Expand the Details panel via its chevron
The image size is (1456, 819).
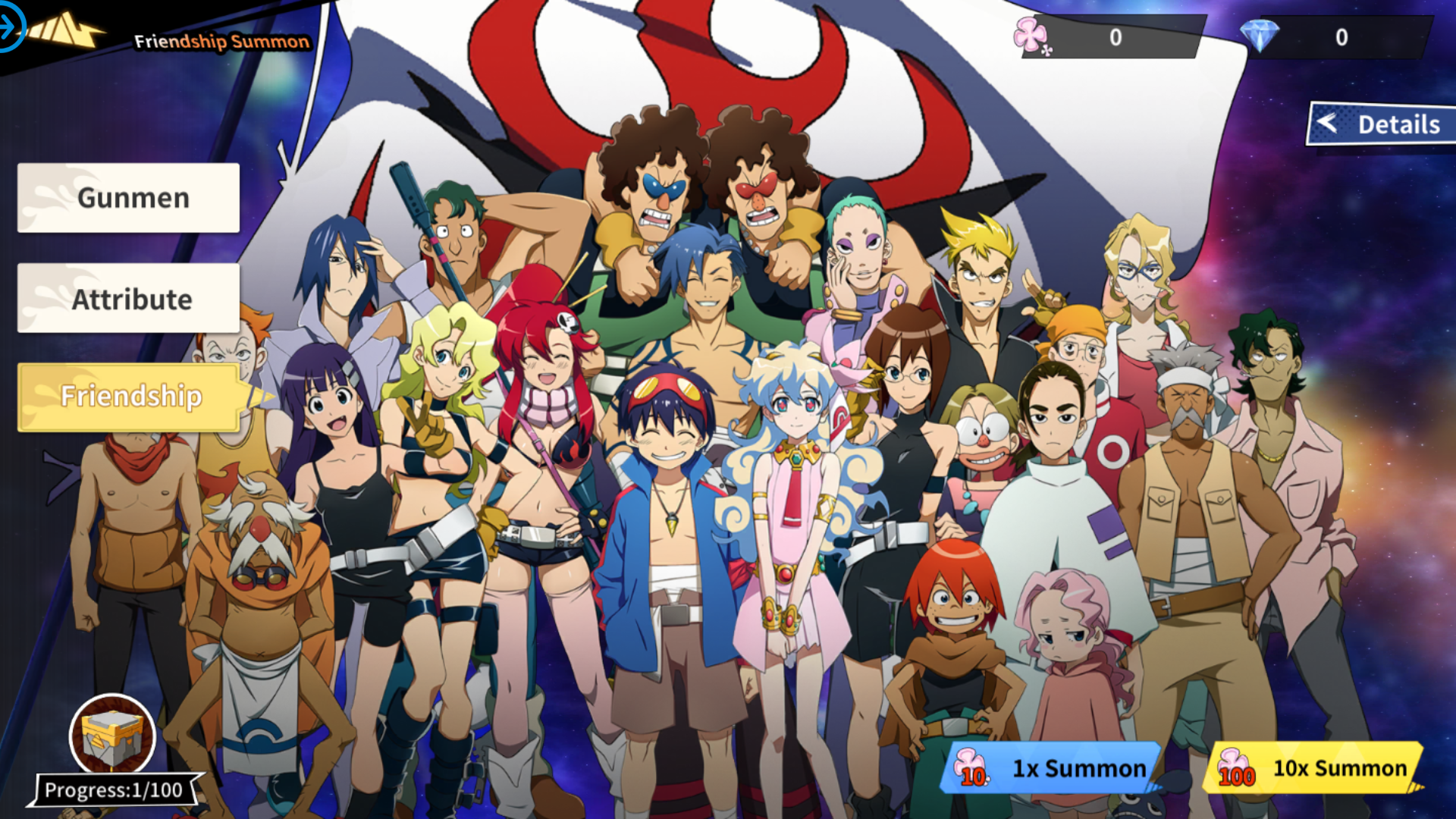(1328, 124)
